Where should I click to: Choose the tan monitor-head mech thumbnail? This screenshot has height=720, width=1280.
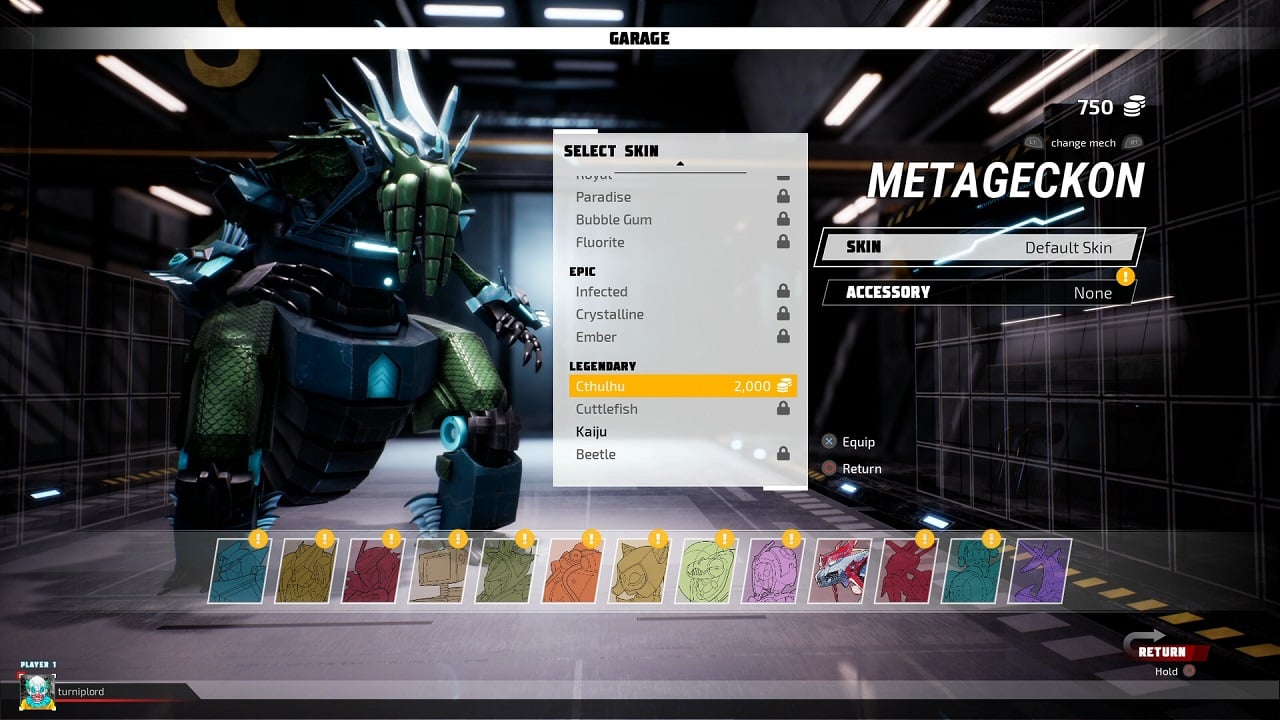pos(439,571)
